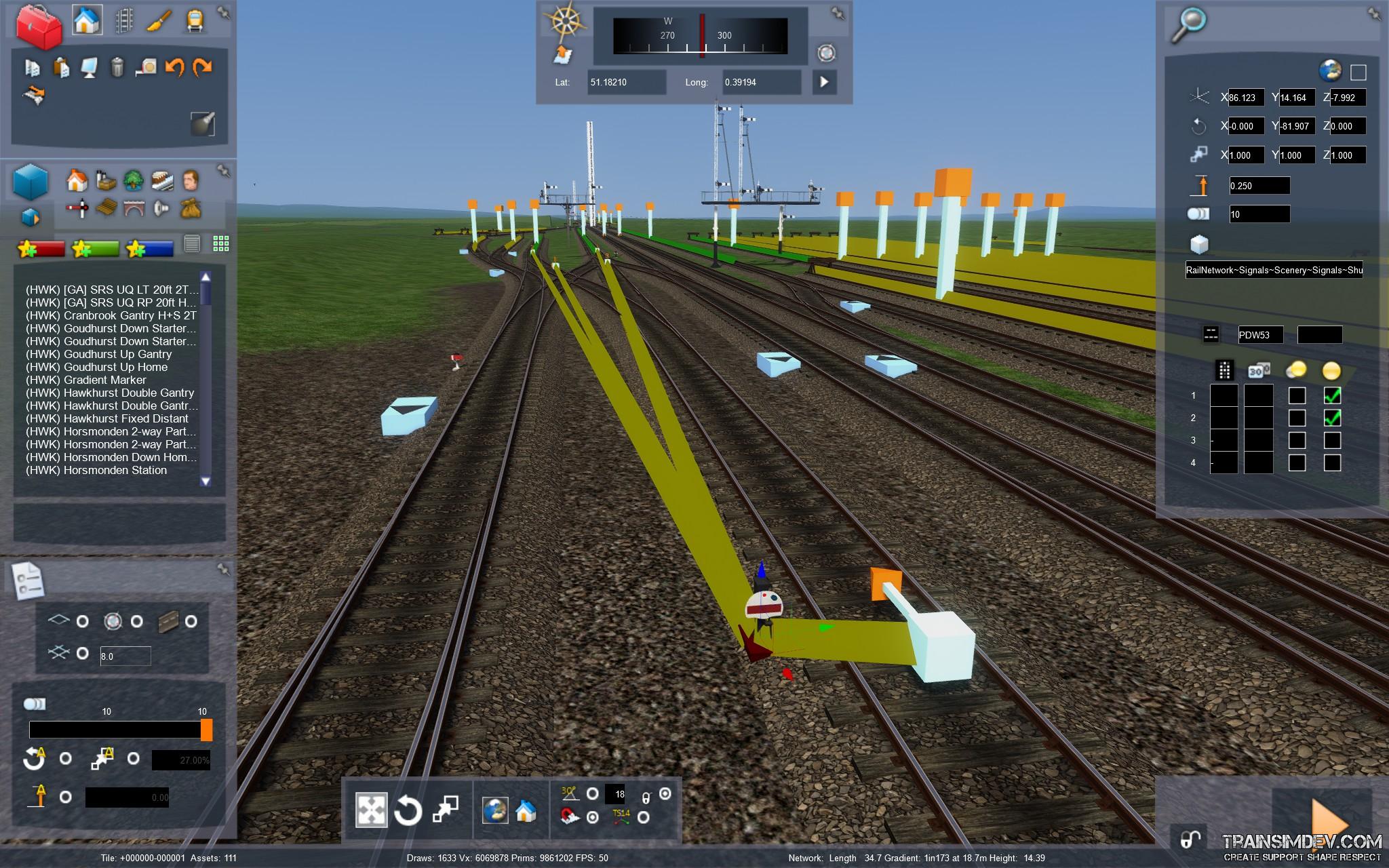The width and height of the screenshot is (1389, 868).
Task: Toggle the magnet snap option
Action: coord(570,817)
